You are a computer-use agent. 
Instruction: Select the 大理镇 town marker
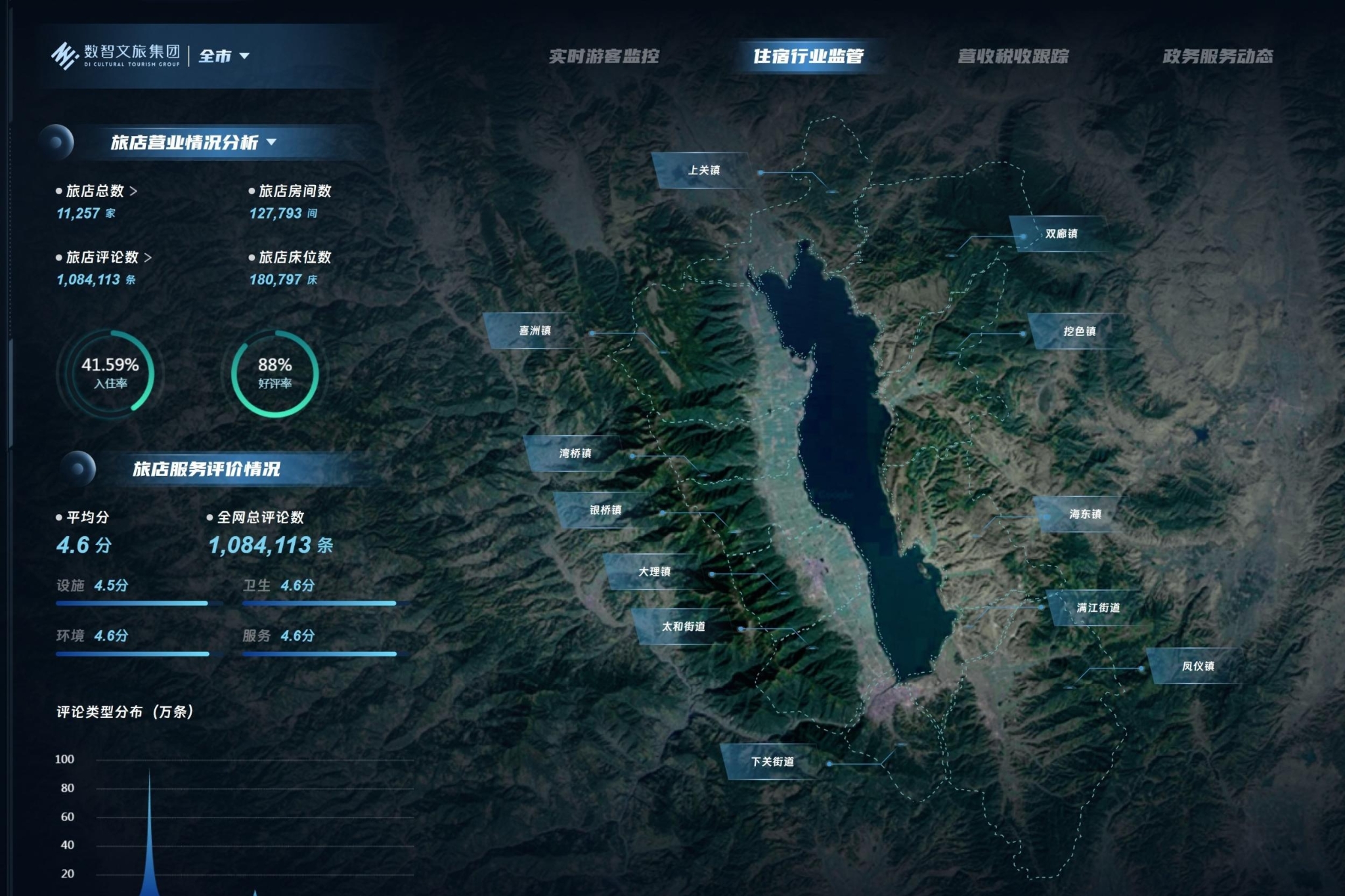pos(654,572)
